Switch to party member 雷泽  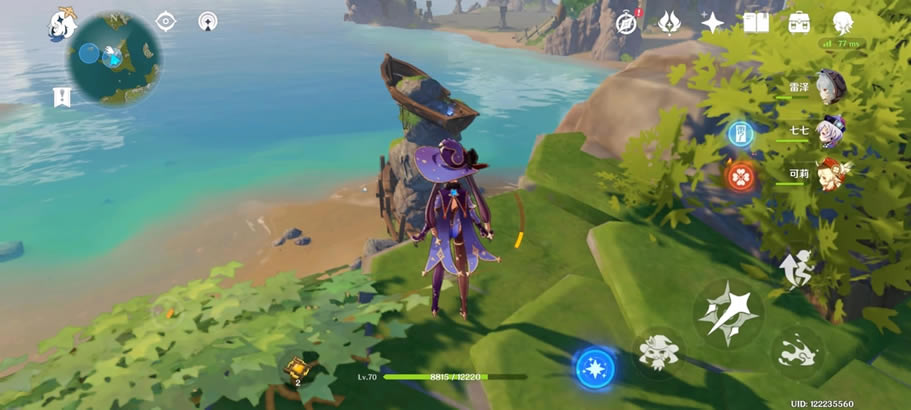tap(829, 86)
